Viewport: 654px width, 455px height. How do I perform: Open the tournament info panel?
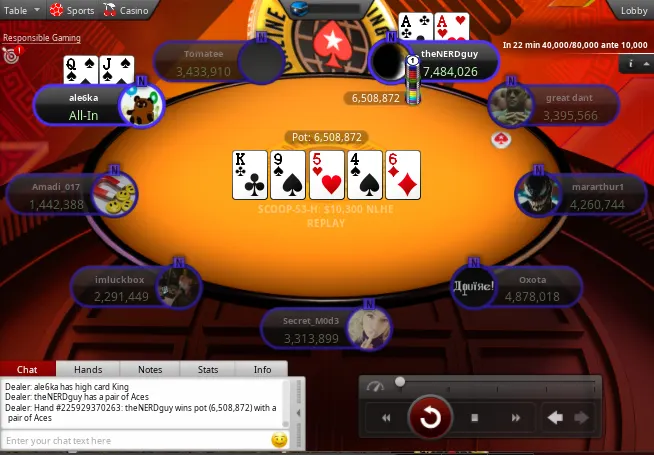click(x=632, y=63)
